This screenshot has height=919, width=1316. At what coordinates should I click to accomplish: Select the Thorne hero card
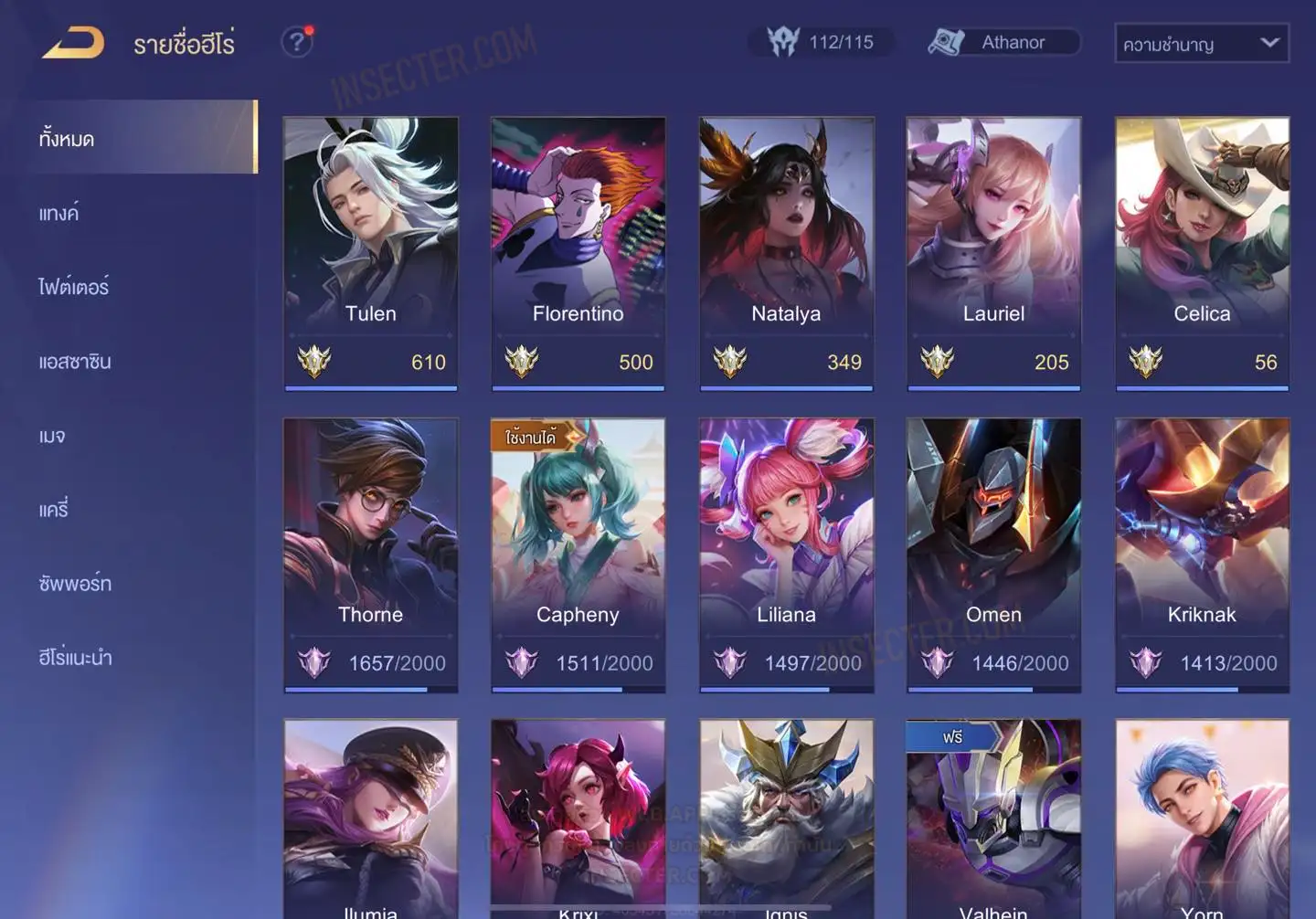(370, 555)
